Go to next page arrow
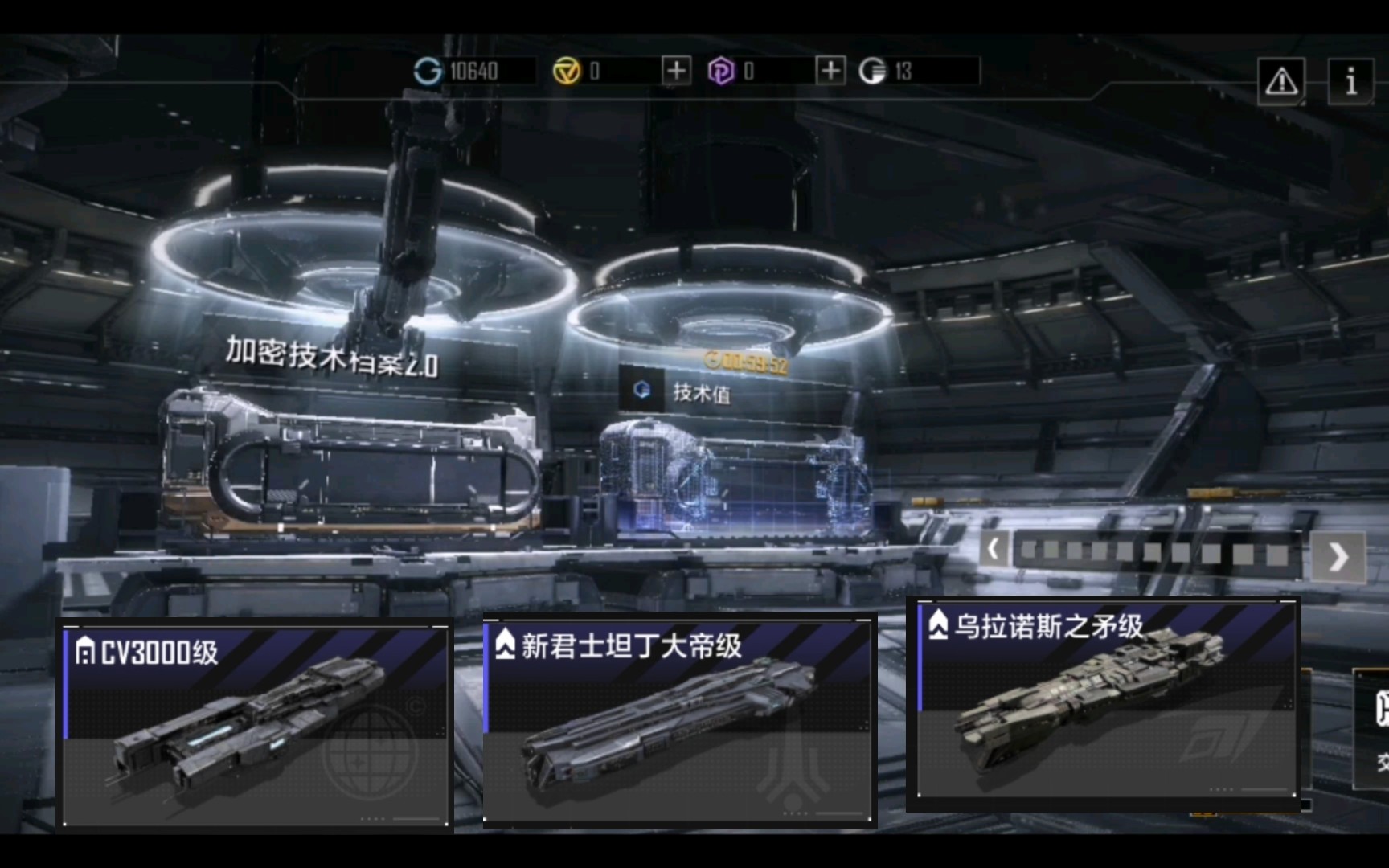The width and height of the screenshot is (1389, 868). coord(1338,556)
